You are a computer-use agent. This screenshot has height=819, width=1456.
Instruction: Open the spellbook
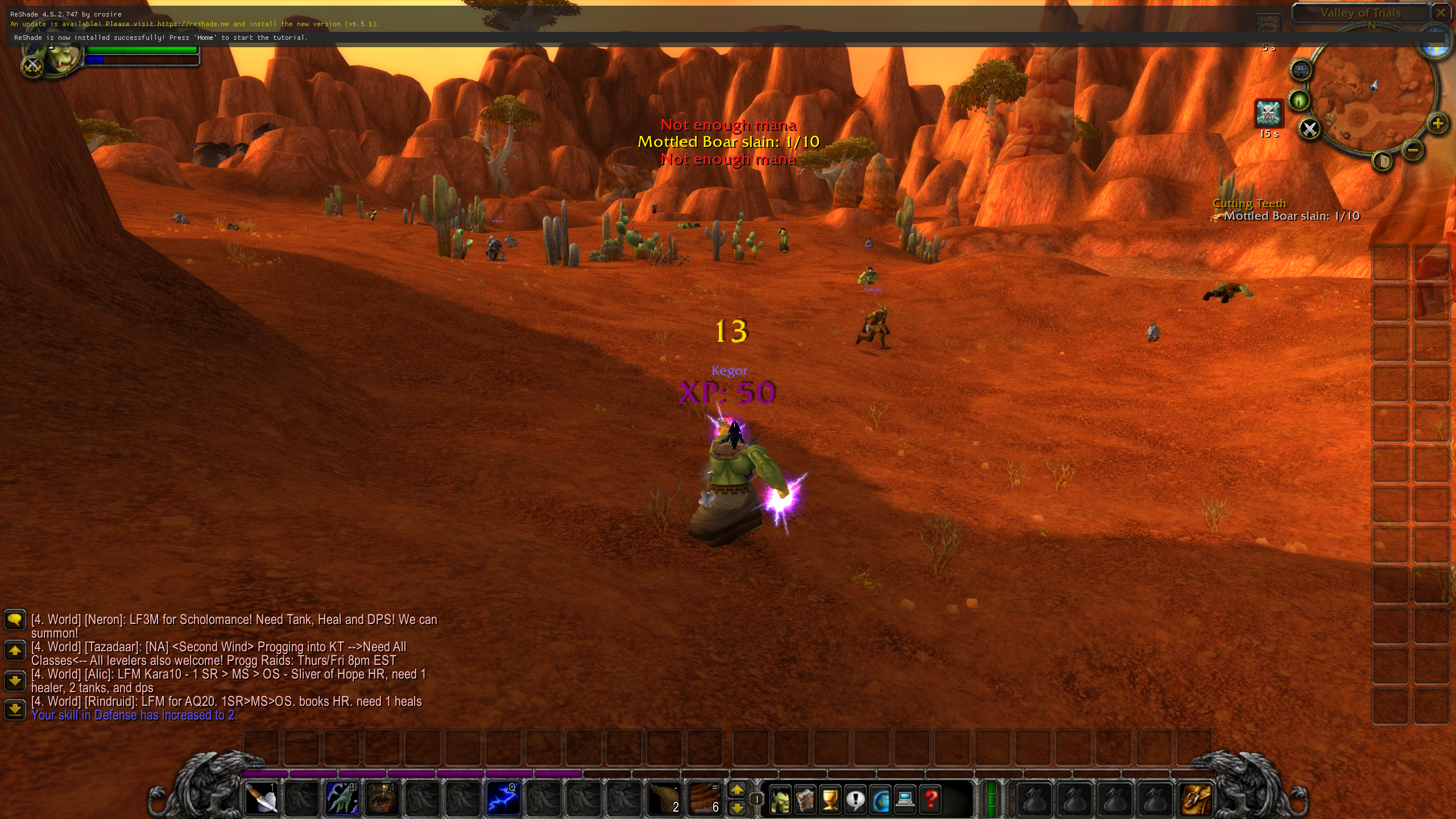(x=805, y=800)
